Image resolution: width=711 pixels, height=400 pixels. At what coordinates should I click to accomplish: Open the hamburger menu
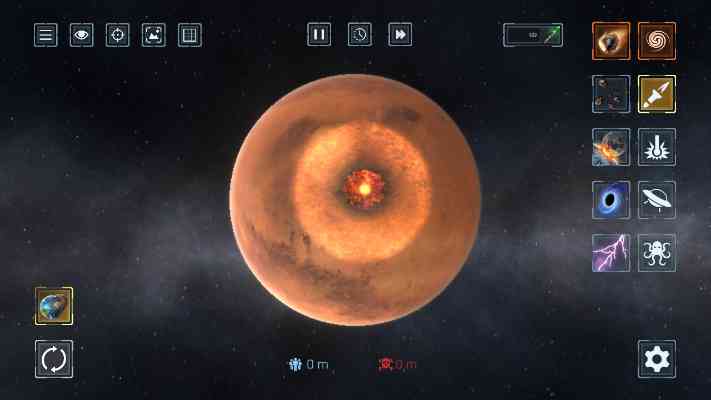45,35
